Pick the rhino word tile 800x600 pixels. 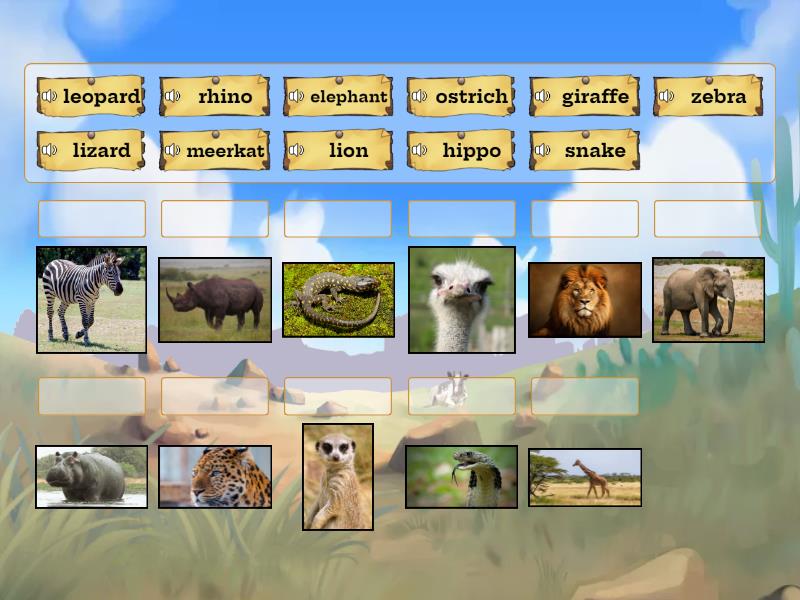tap(224, 97)
